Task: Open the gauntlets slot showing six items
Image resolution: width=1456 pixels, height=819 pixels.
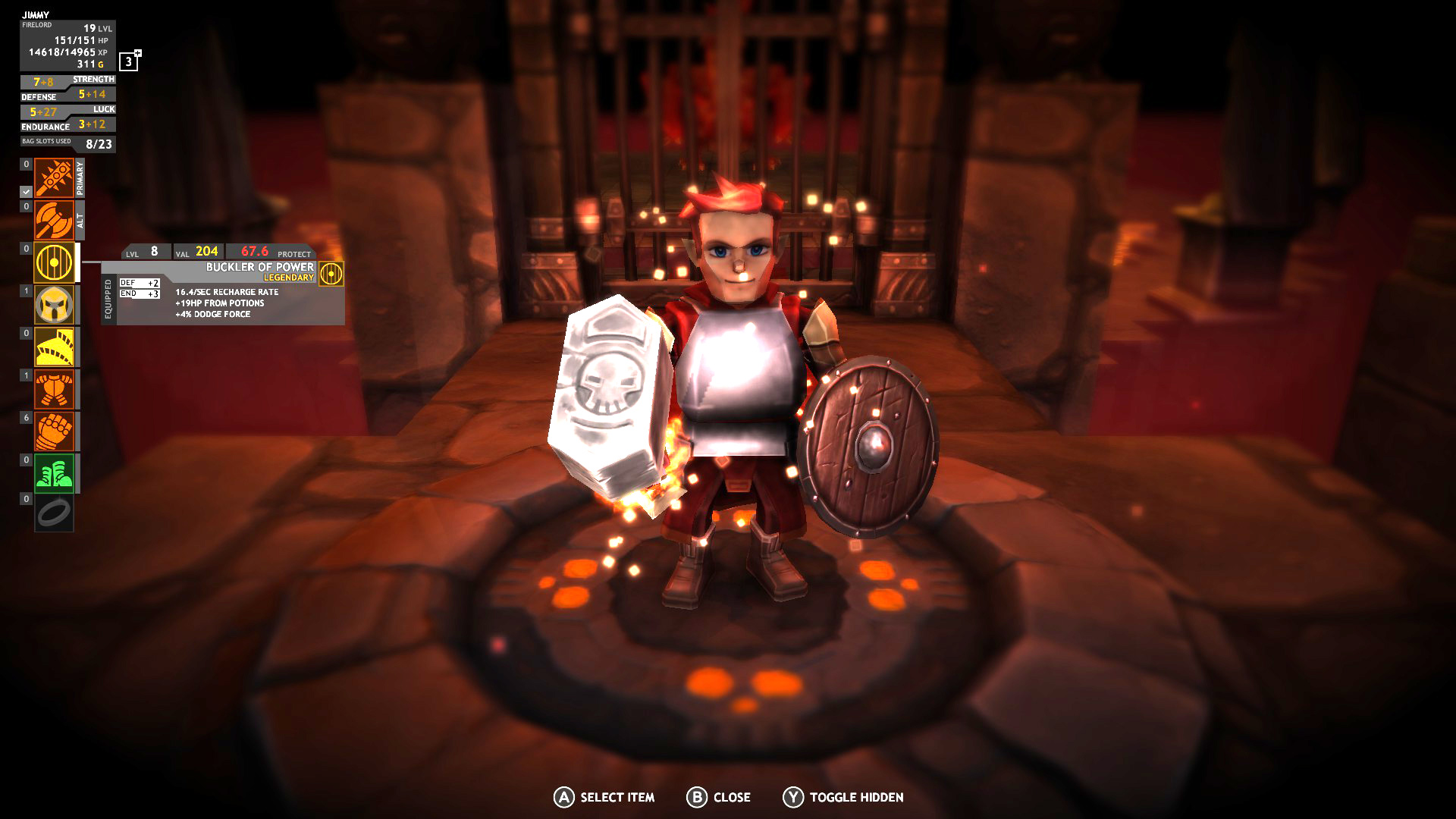Action: [x=53, y=432]
